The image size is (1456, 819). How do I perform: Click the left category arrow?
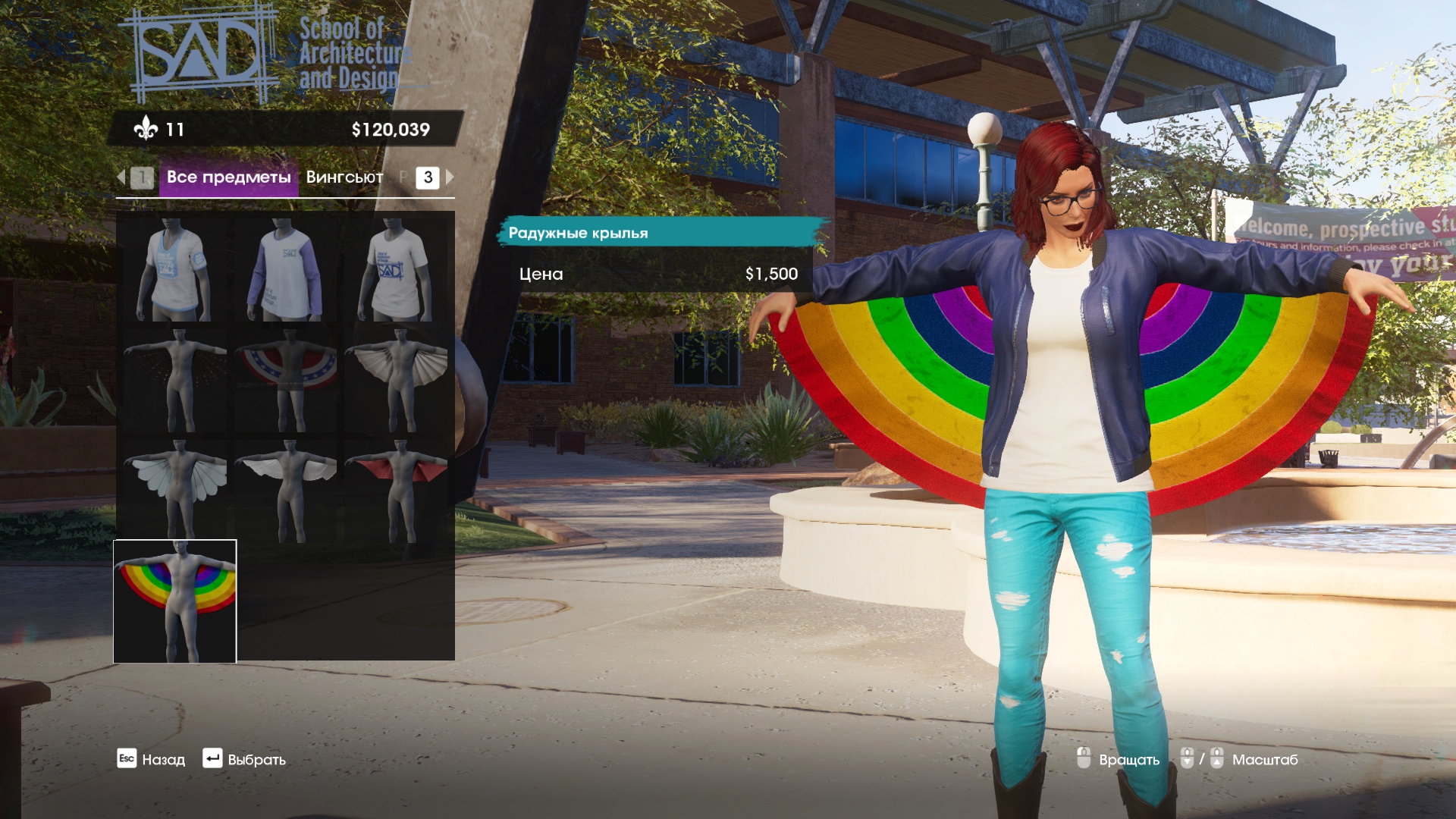pyautogui.click(x=121, y=177)
